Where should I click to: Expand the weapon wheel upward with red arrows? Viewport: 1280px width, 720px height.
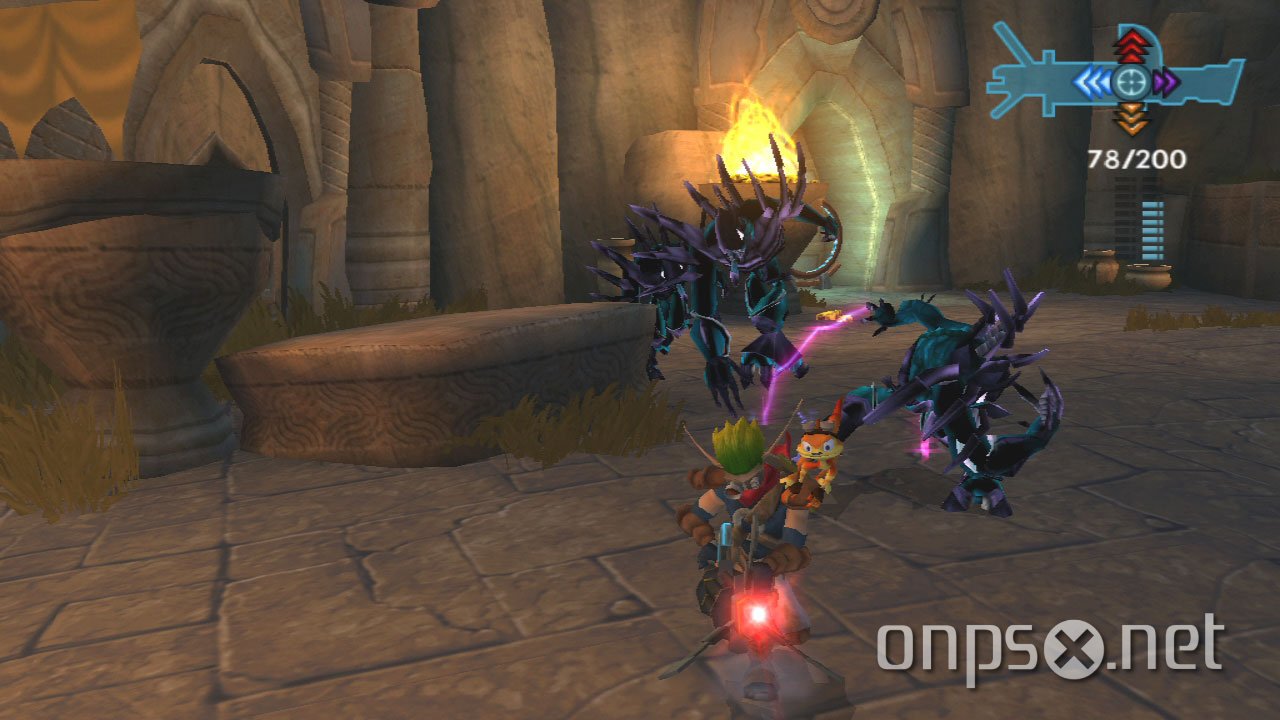click(1133, 45)
